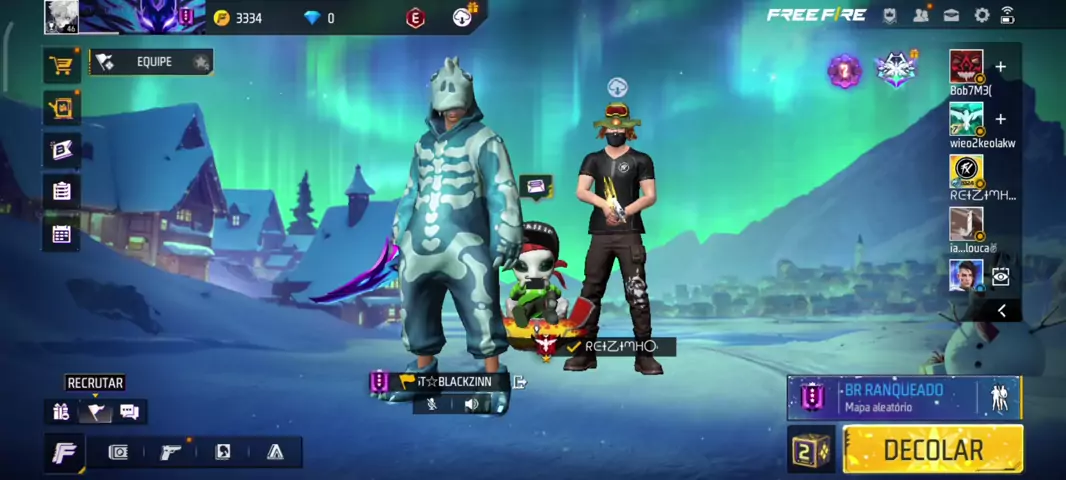Collapse the friends side panel arrow
This screenshot has height=480, width=1066.
click(1001, 311)
